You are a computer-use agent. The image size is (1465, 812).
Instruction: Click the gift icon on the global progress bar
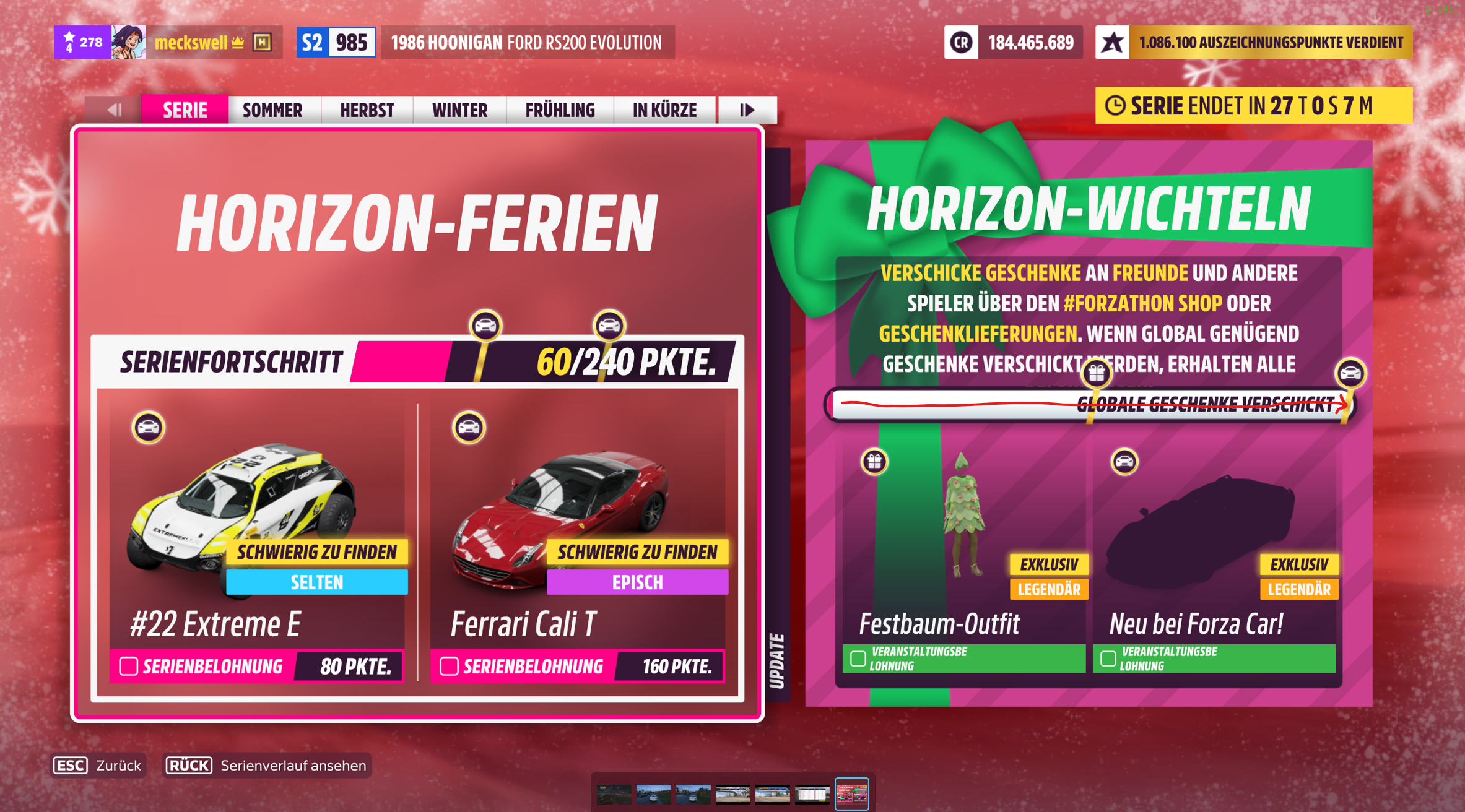pos(1096,374)
